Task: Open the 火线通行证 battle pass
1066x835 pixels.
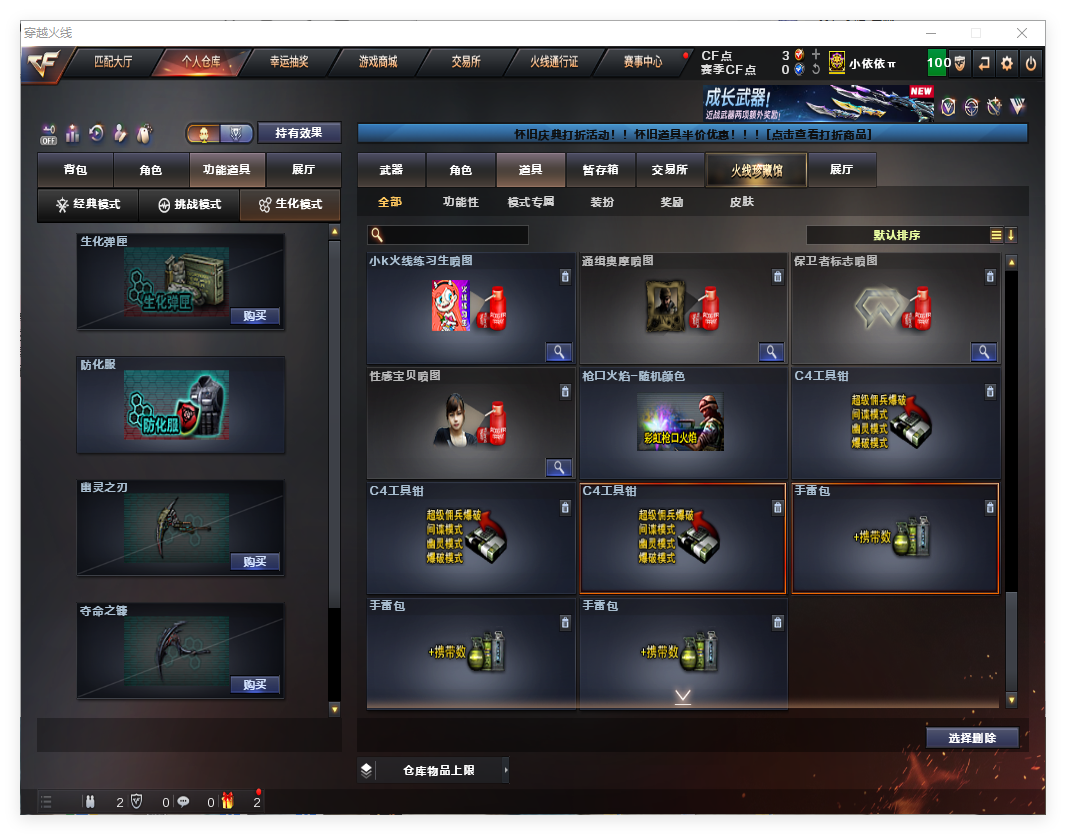Action: point(554,62)
